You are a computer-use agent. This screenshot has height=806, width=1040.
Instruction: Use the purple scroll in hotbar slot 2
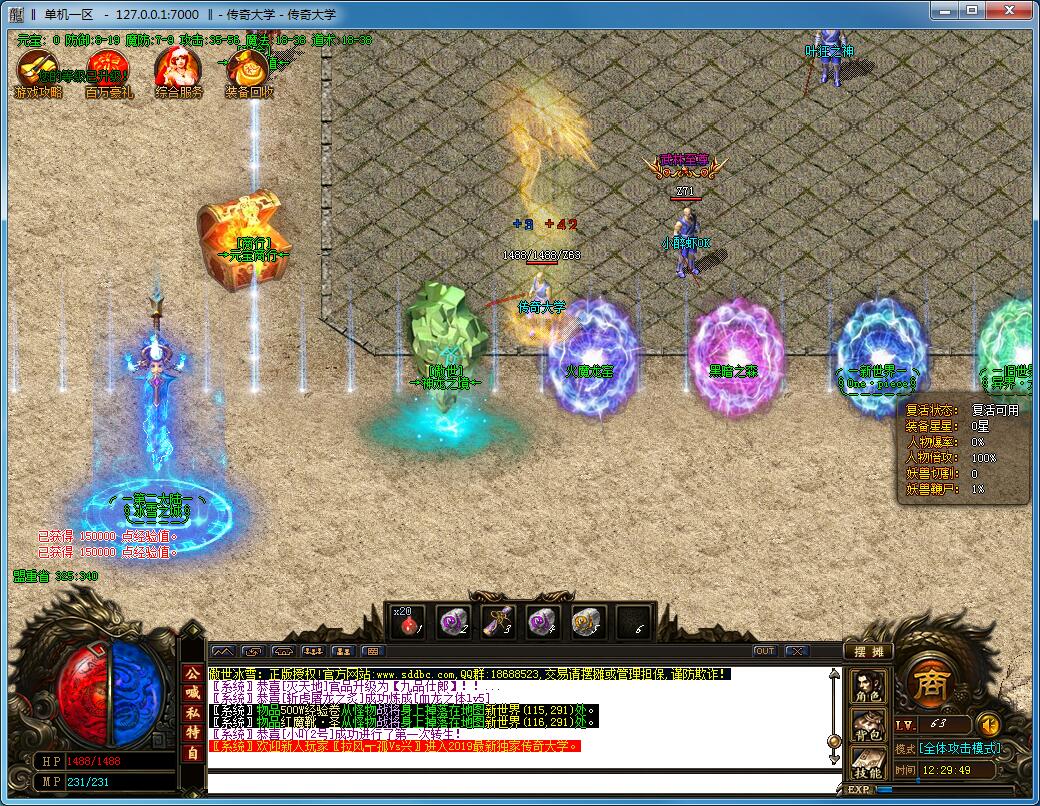click(453, 622)
